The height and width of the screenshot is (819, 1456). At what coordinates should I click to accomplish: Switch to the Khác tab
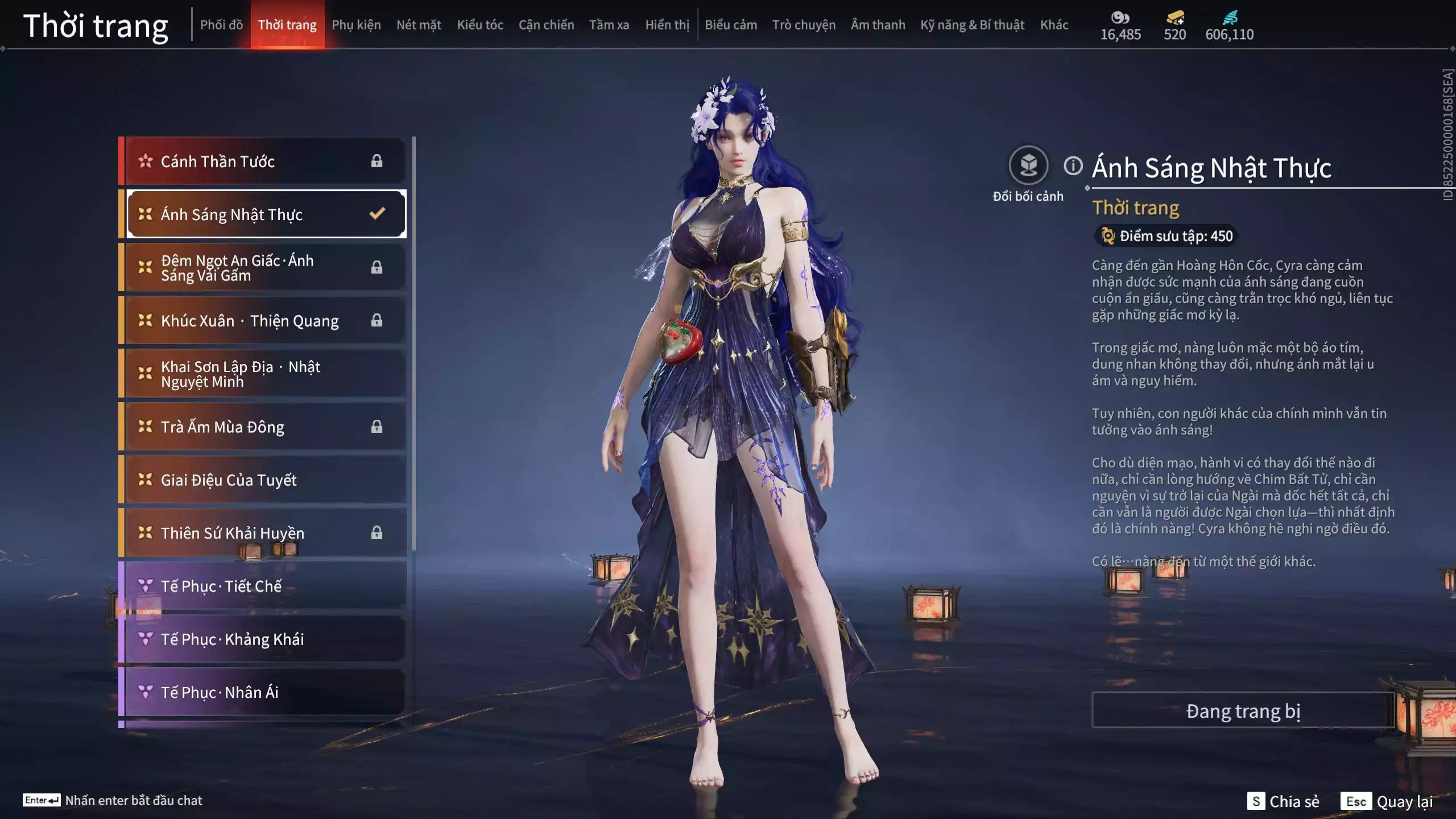pyautogui.click(x=1054, y=25)
